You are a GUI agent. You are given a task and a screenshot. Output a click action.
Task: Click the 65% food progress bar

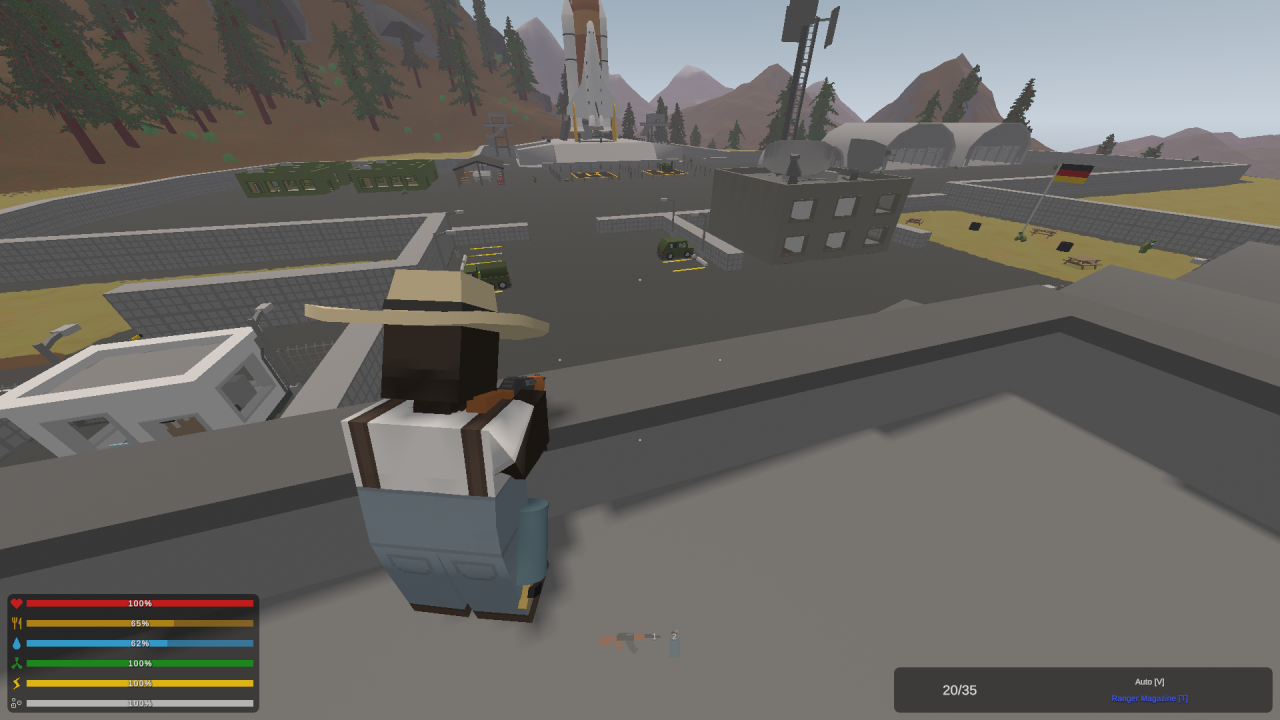(140, 623)
